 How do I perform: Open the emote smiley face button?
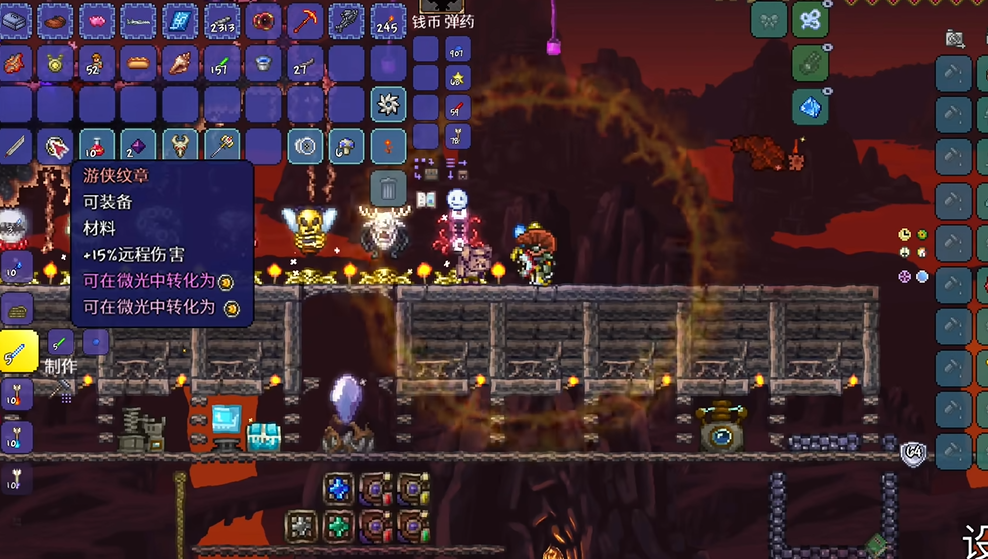click(457, 199)
